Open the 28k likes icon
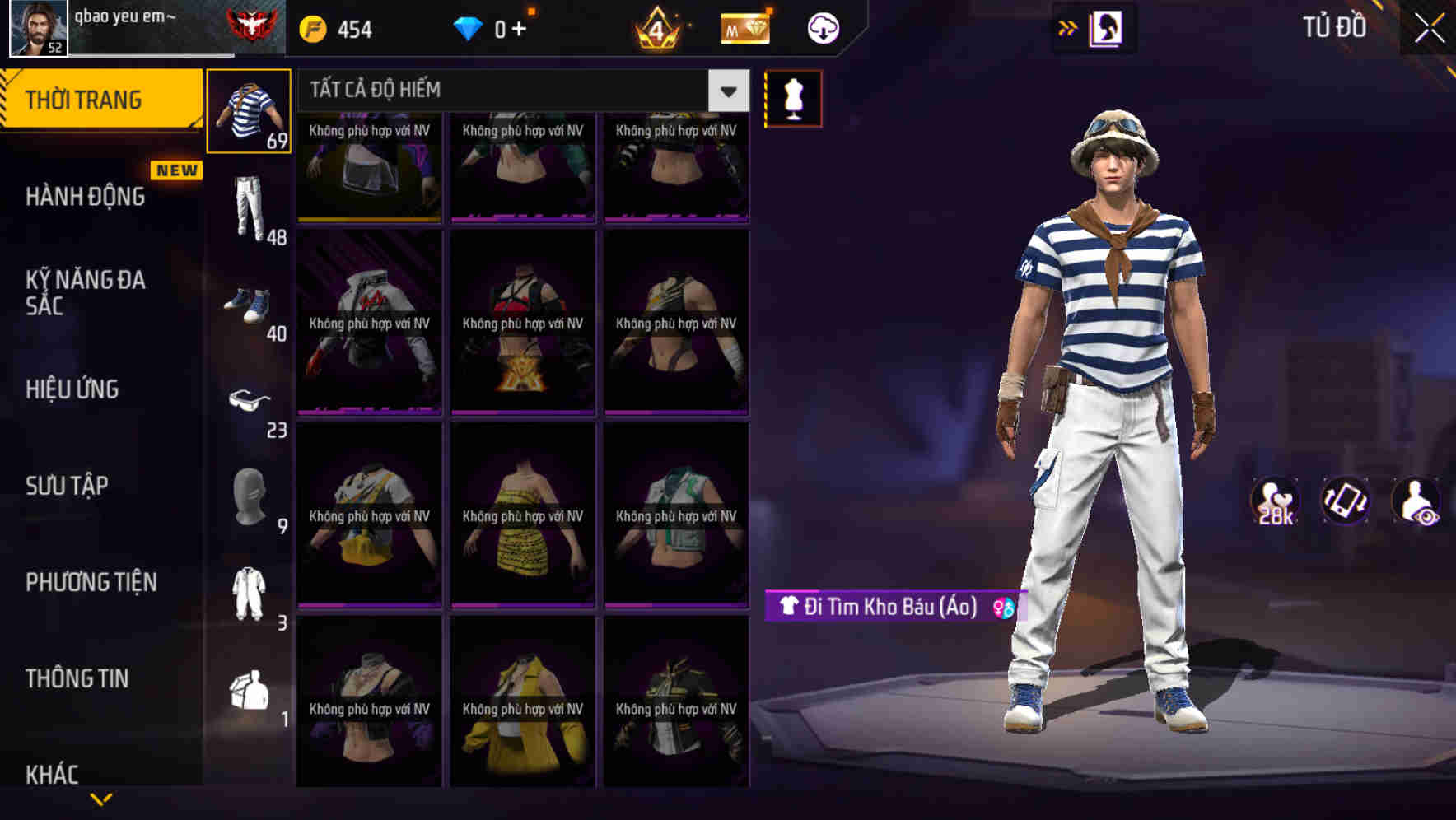 [x=1273, y=502]
